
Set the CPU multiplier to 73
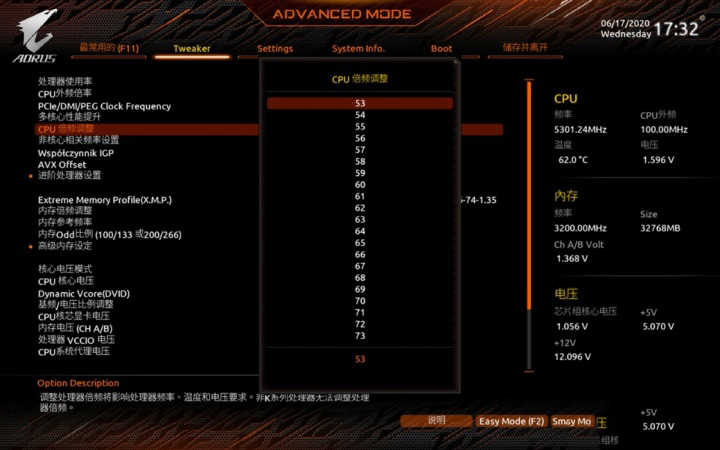tap(360, 335)
